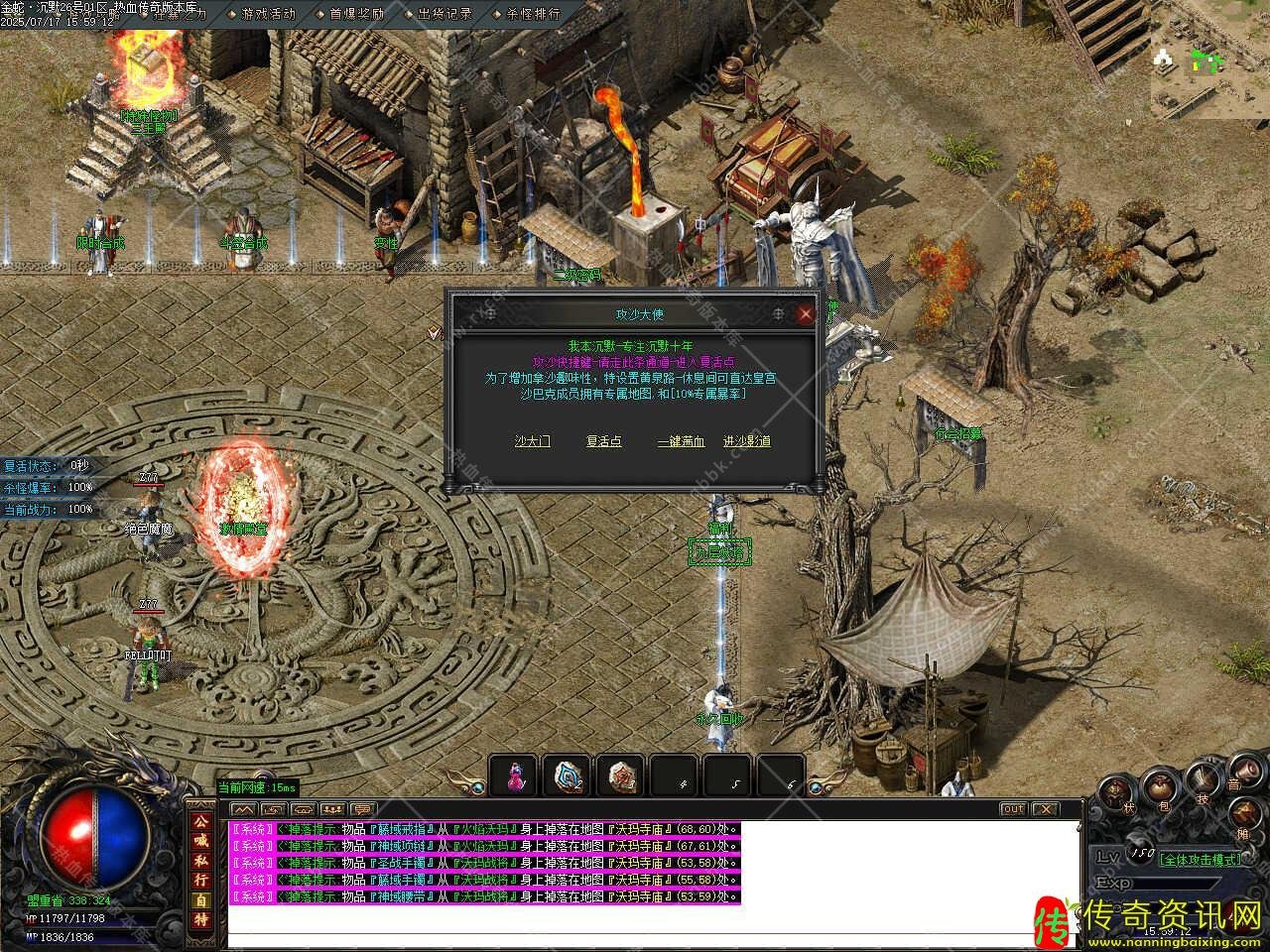
Task: Open the minimap in the corner
Action: tap(1208, 59)
